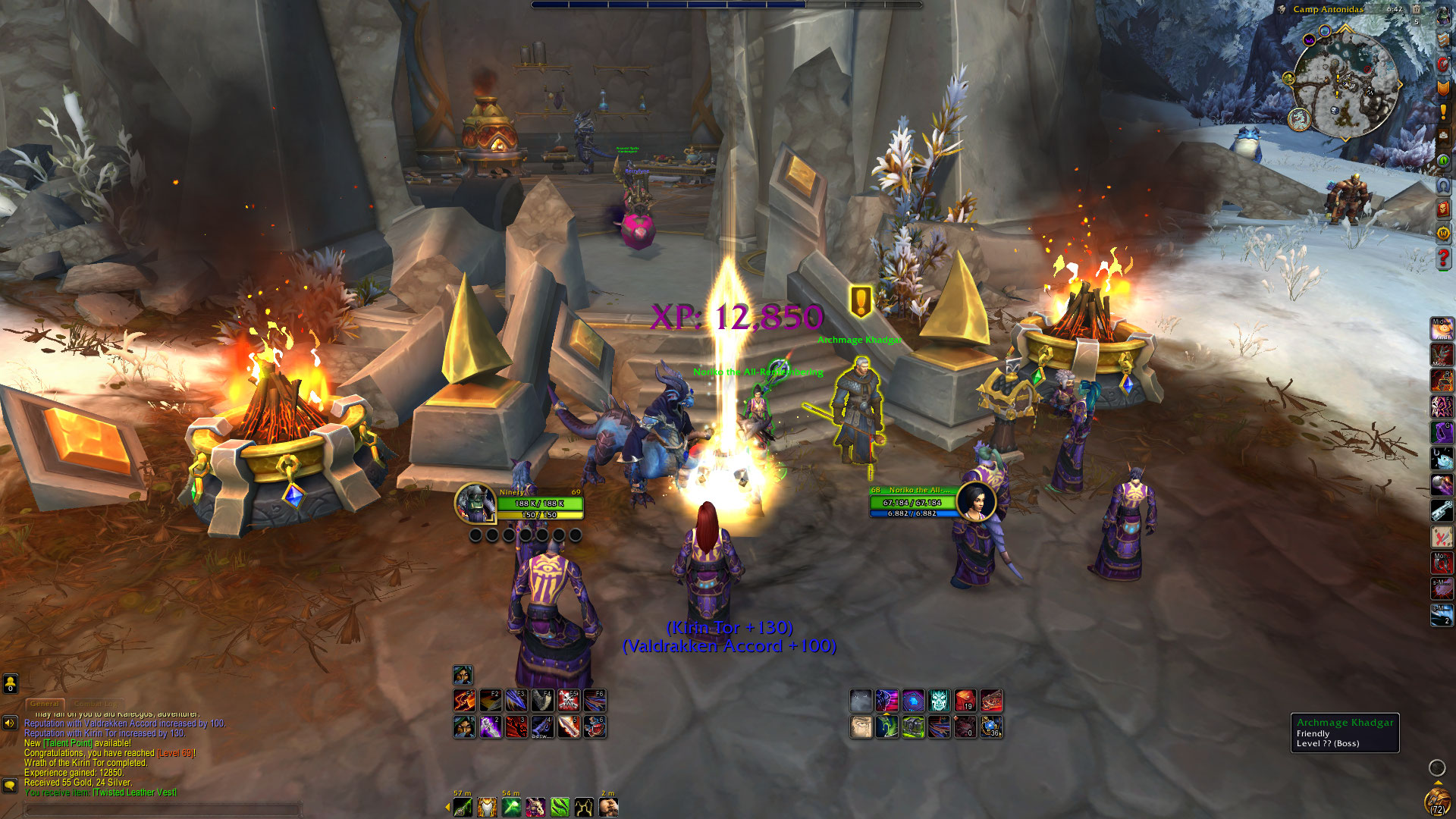Switch to the General chat tab
The image size is (1456, 819).
(x=45, y=704)
